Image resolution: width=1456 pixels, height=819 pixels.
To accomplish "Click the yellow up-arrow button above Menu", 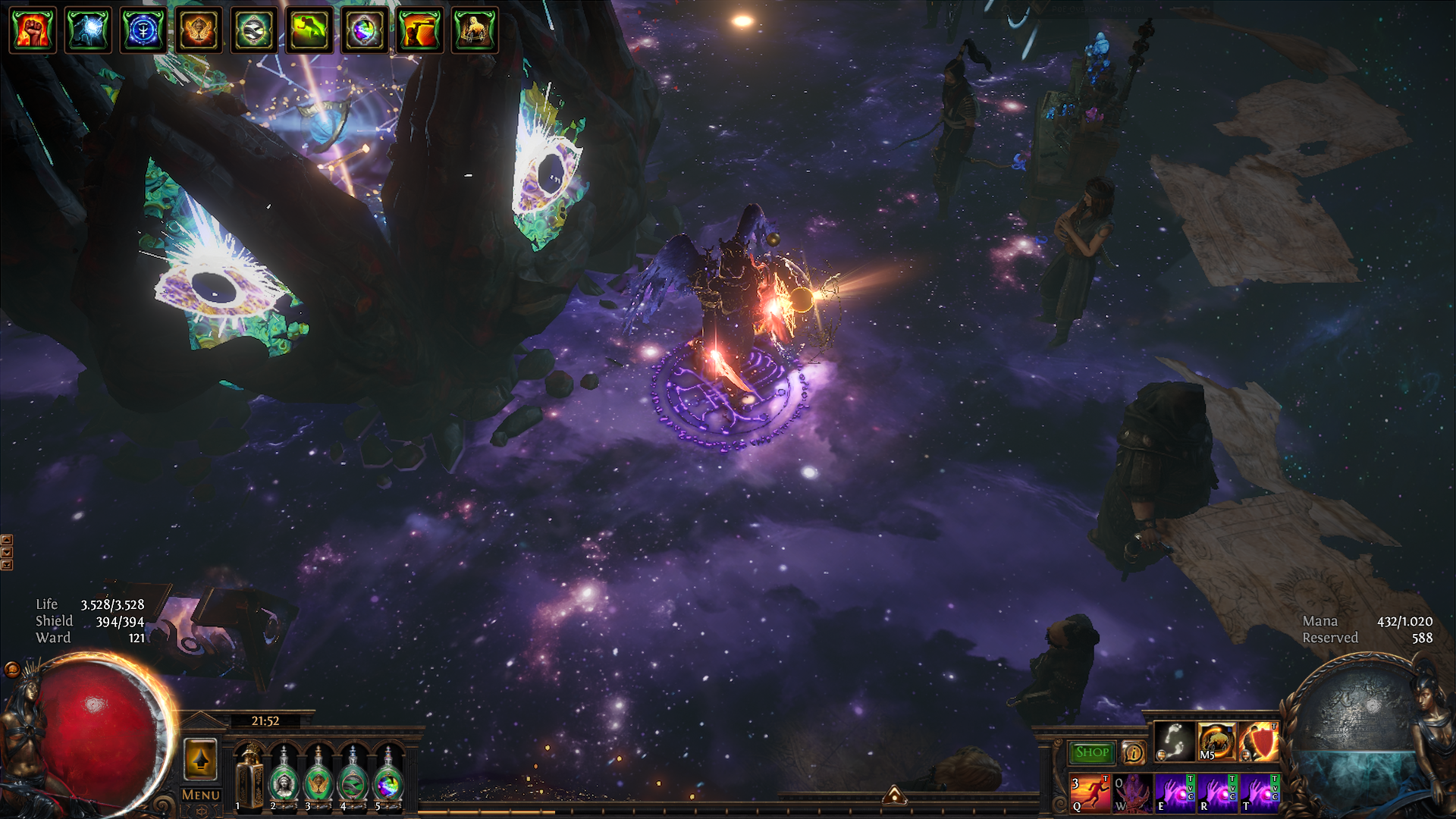I will (x=201, y=759).
